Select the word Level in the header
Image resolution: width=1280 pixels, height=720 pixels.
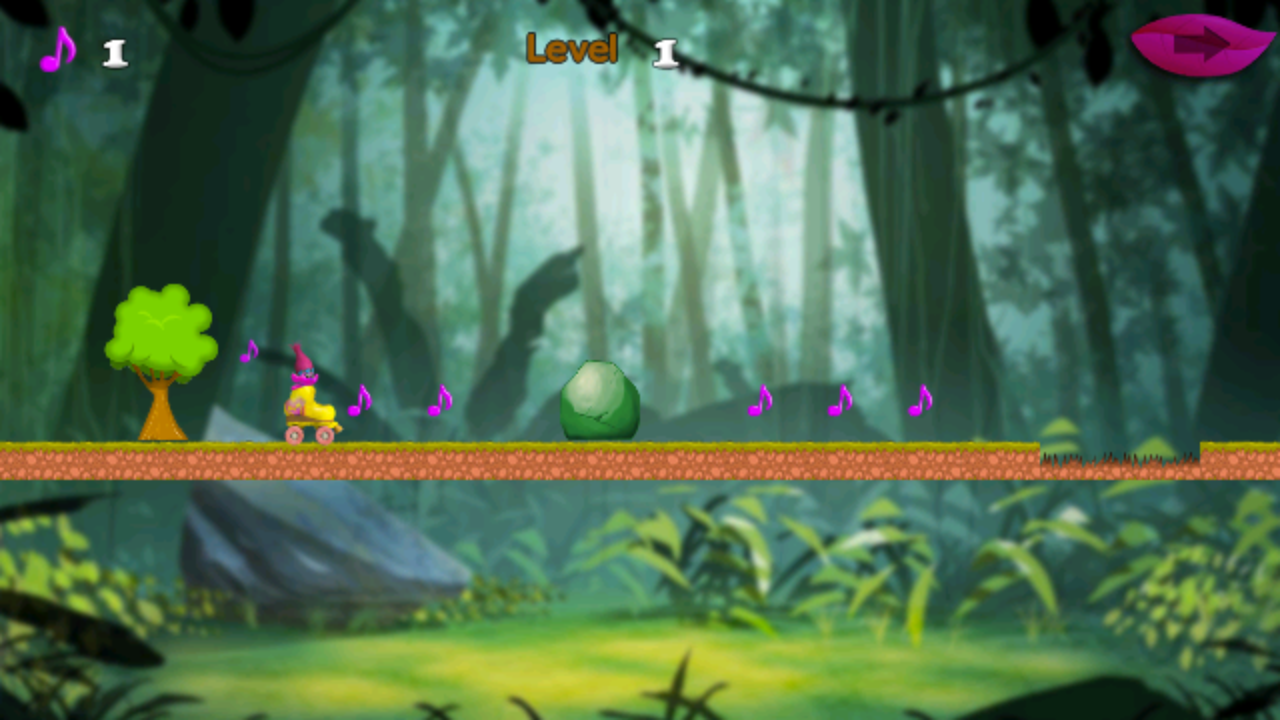coord(571,49)
